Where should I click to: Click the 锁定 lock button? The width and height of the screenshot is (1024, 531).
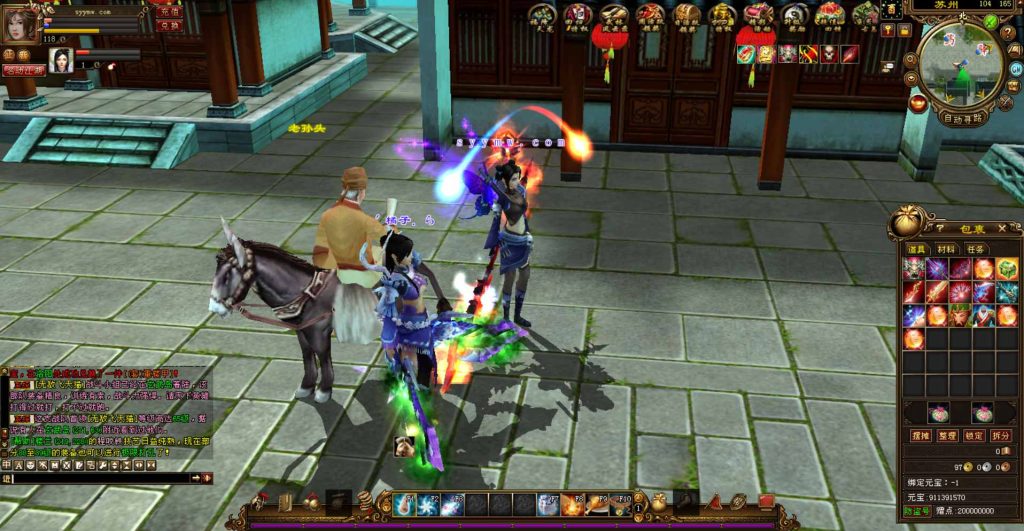(x=974, y=436)
